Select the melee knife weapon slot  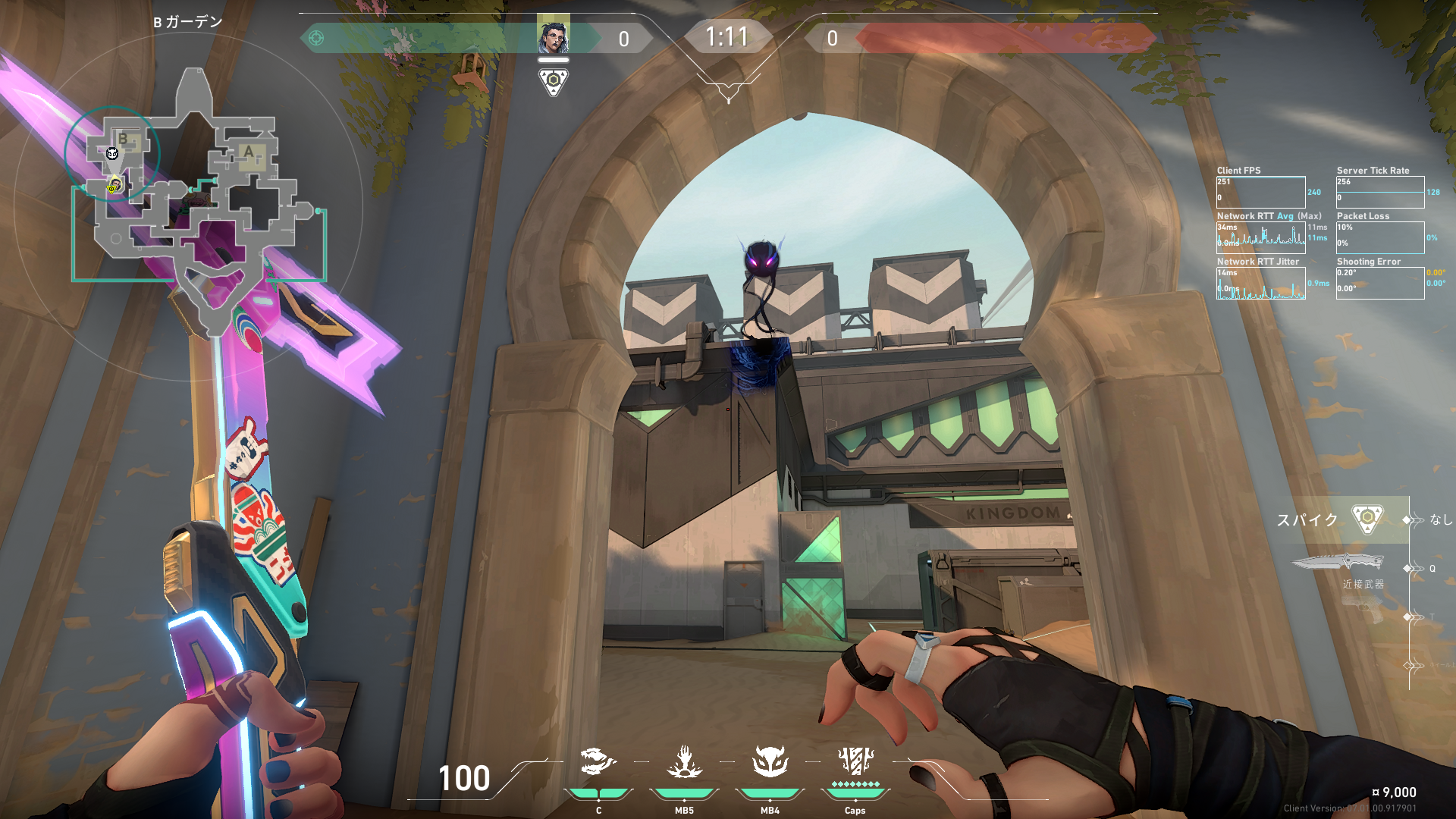[1339, 563]
